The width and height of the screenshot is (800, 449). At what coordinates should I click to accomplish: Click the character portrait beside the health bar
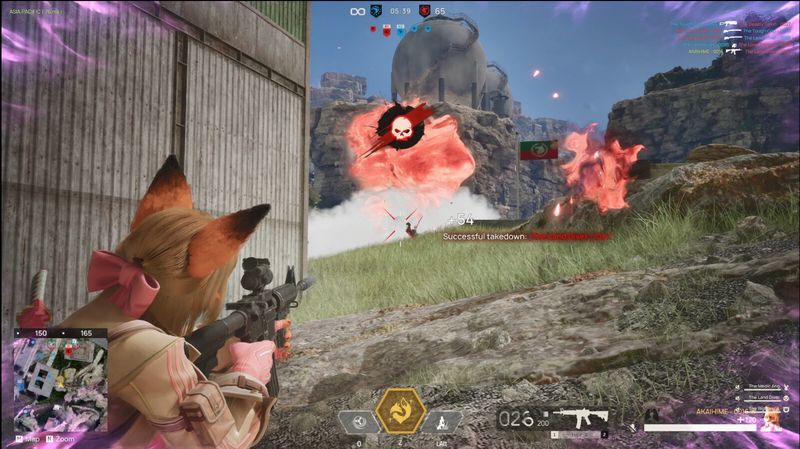[770, 420]
